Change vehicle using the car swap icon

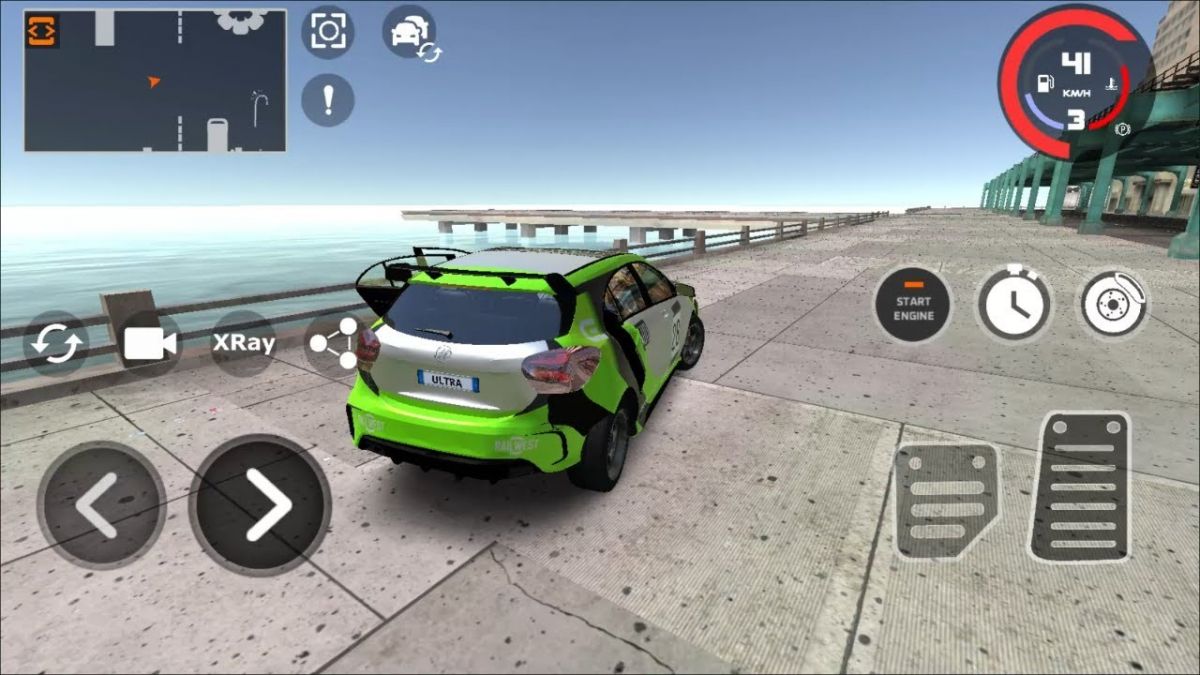click(x=410, y=33)
